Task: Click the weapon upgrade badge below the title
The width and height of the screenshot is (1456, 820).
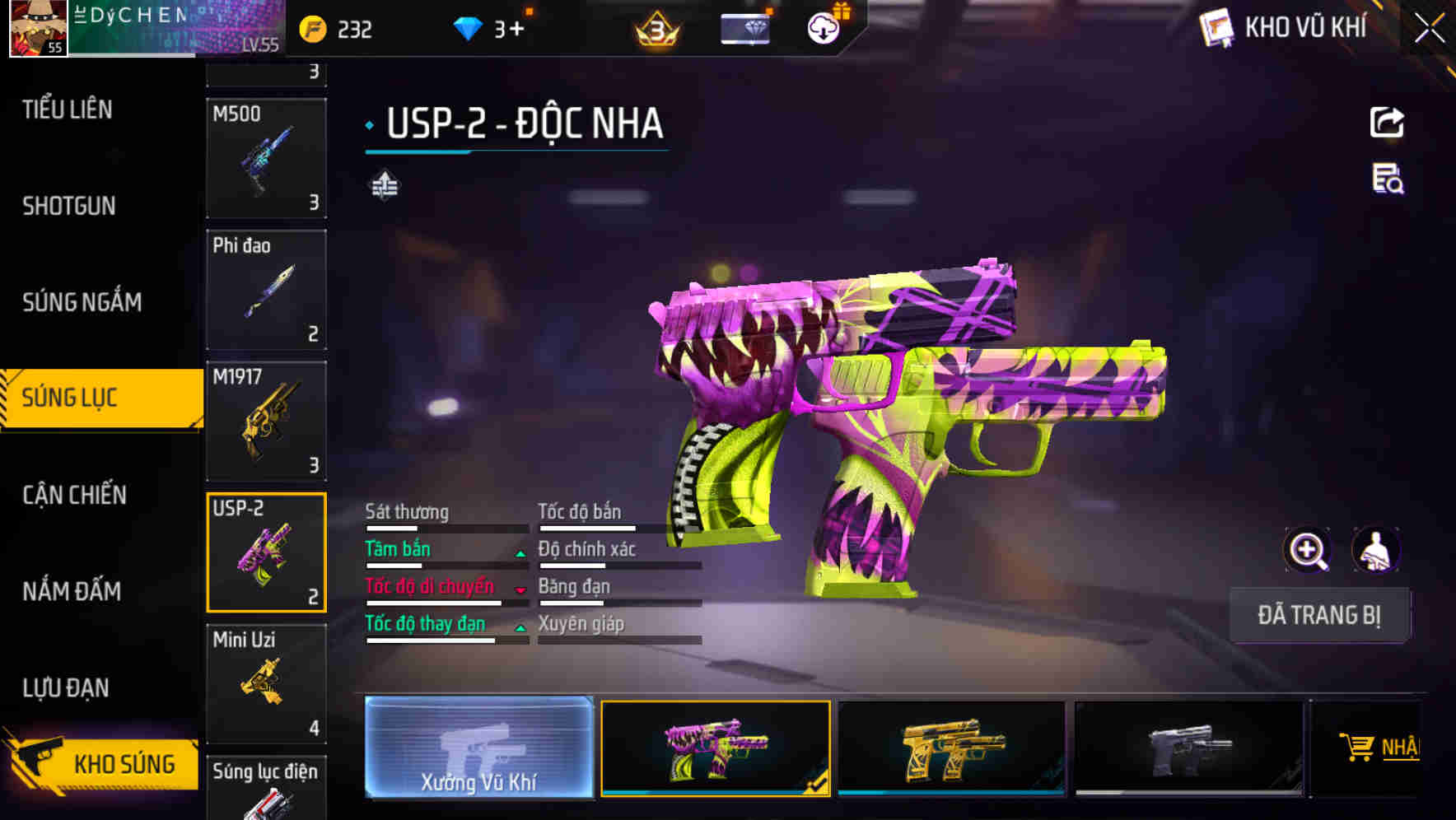Action: tap(384, 185)
